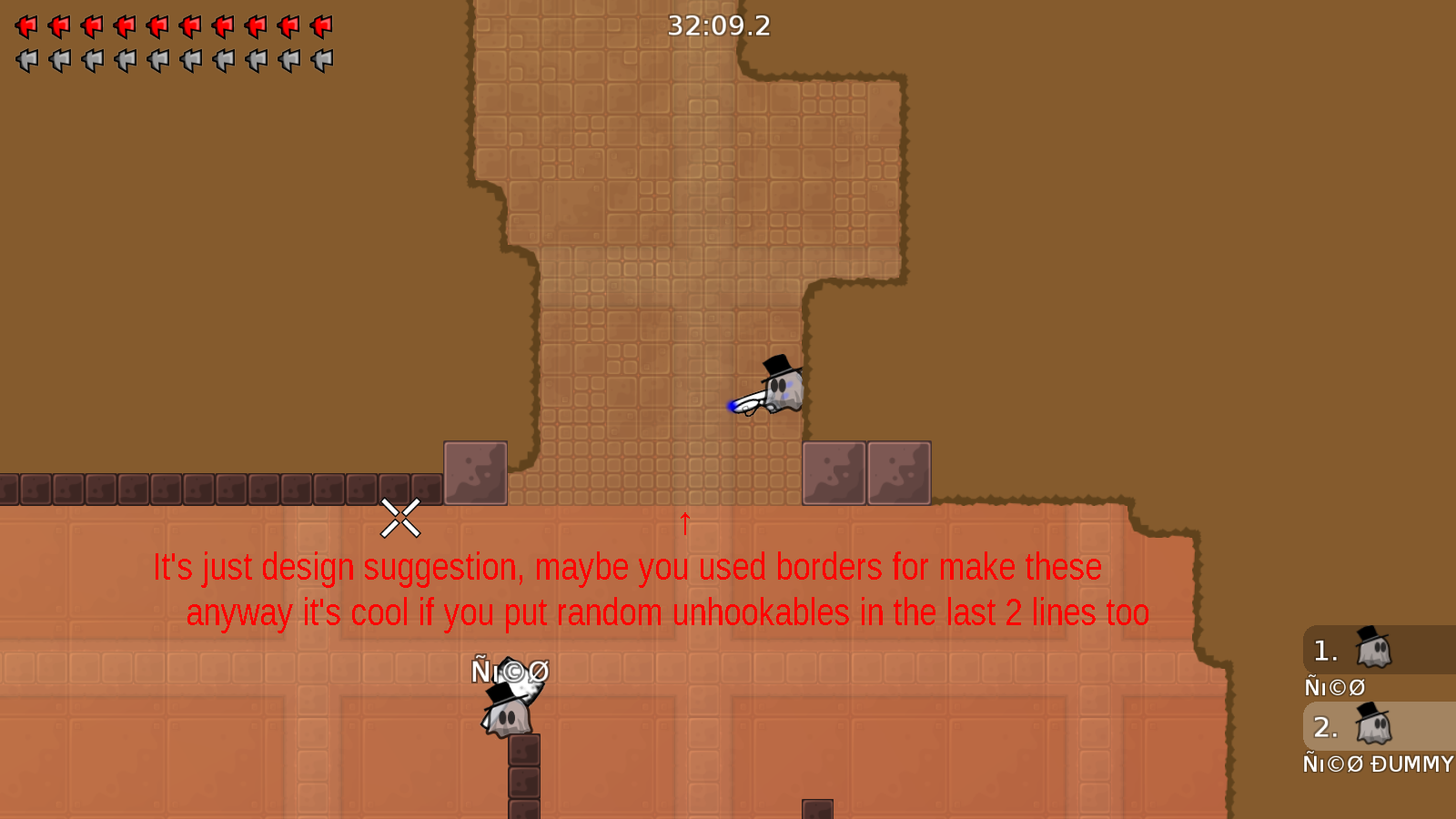Select the Ñı©Ø ÐUMMY leaderboard entry
Viewport: 1456px width, 819px height.
(x=1376, y=764)
